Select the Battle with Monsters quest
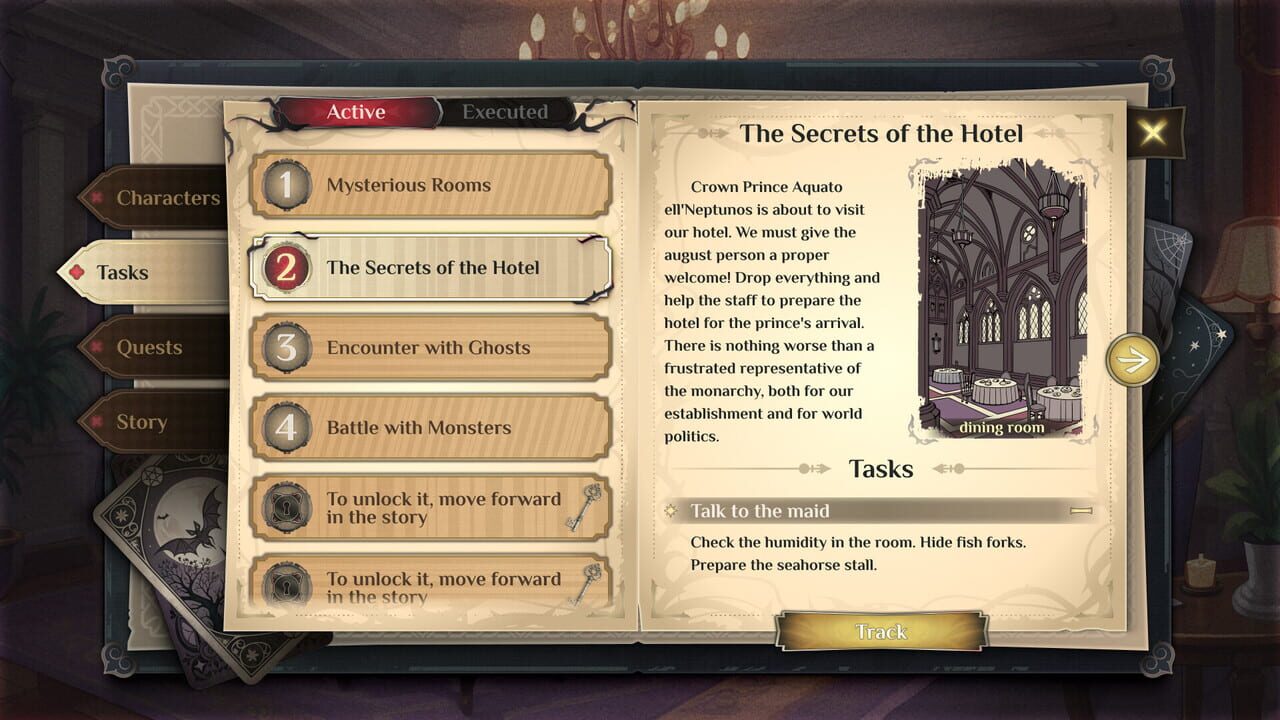The width and height of the screenshot is (1280, 720). click(430, 427)
